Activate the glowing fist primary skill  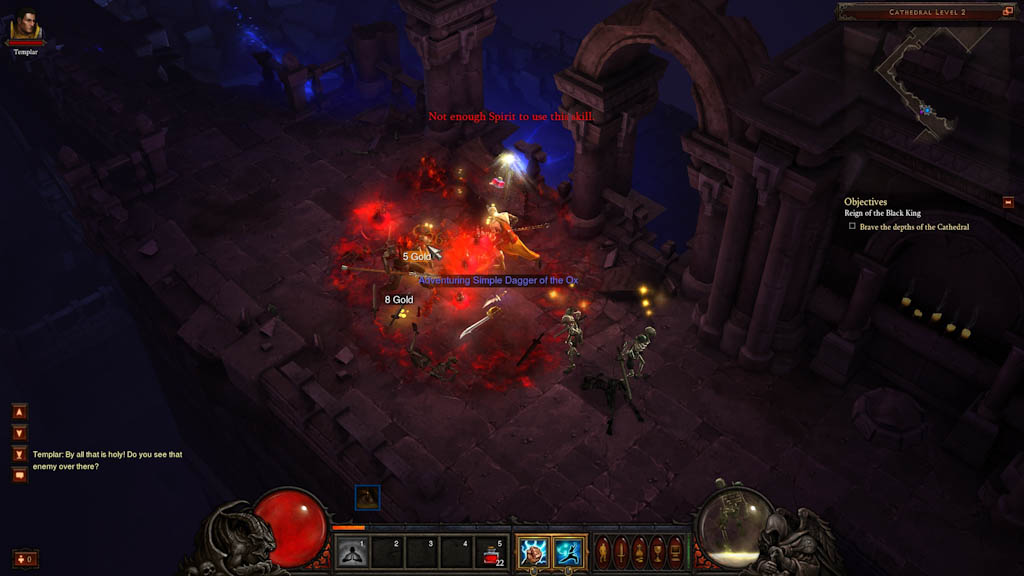(533, 552)
